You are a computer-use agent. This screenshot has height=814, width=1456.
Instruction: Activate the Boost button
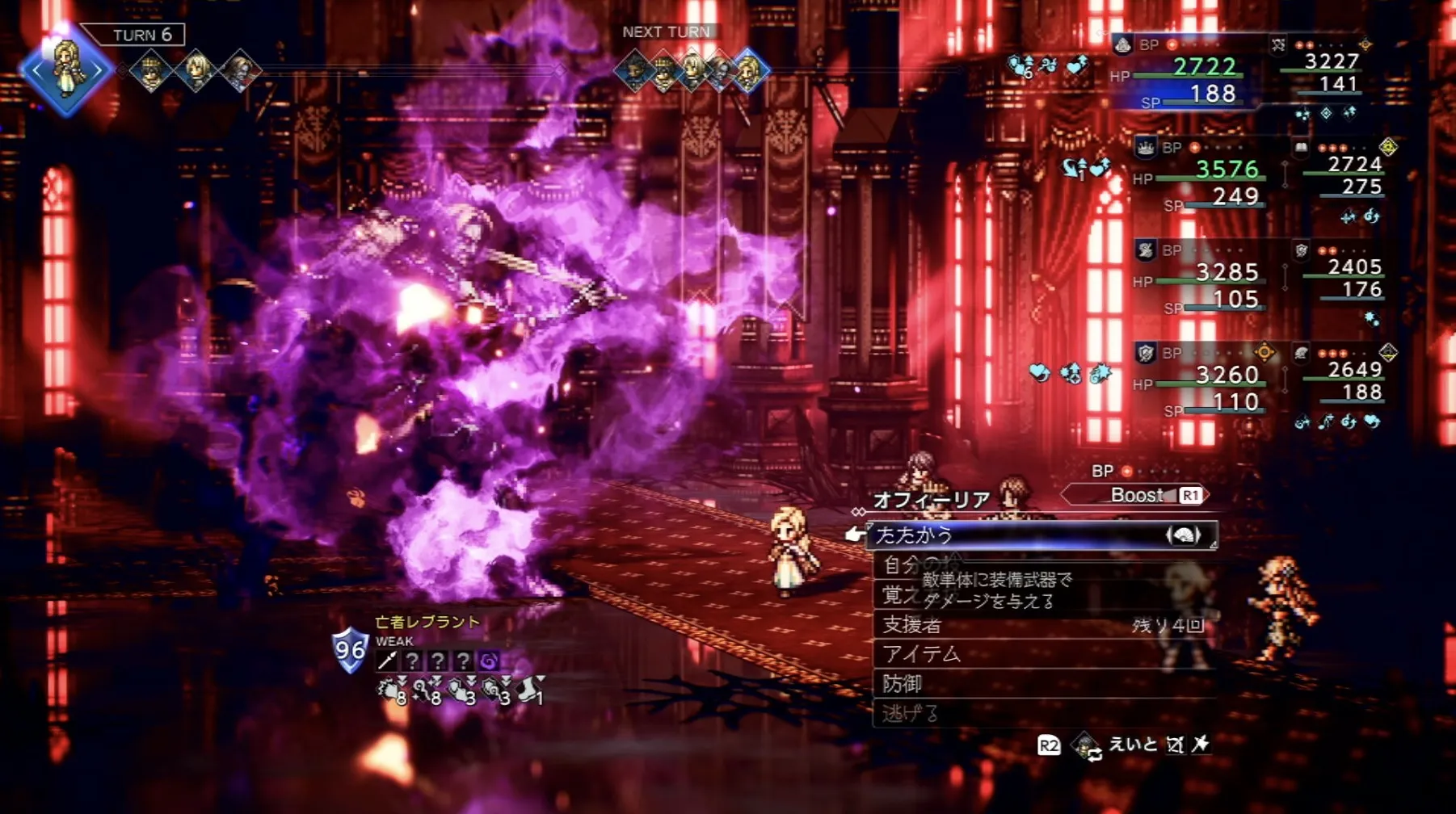[x=1137, y=495]
